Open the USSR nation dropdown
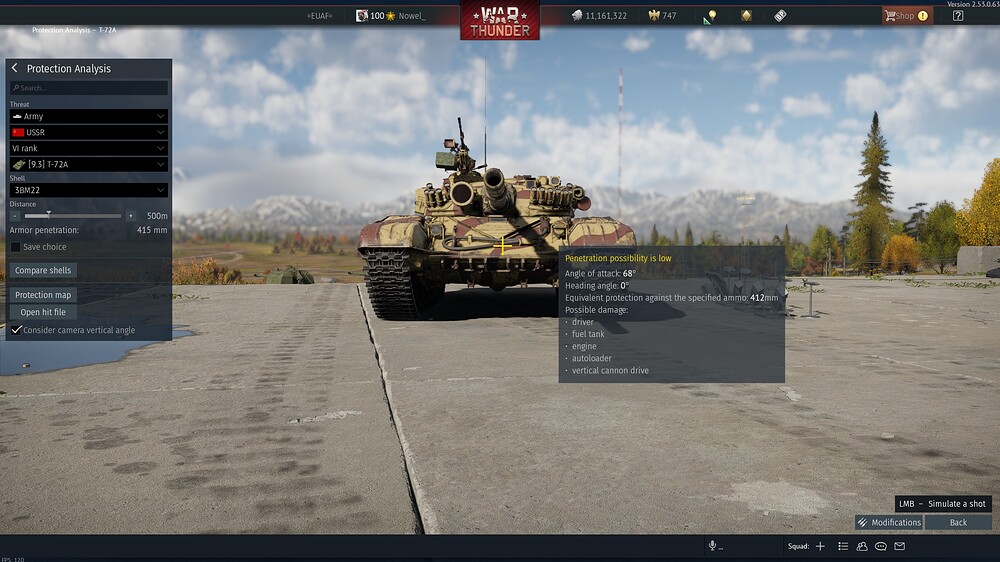The image size is (1000, 562). [88, 132]
